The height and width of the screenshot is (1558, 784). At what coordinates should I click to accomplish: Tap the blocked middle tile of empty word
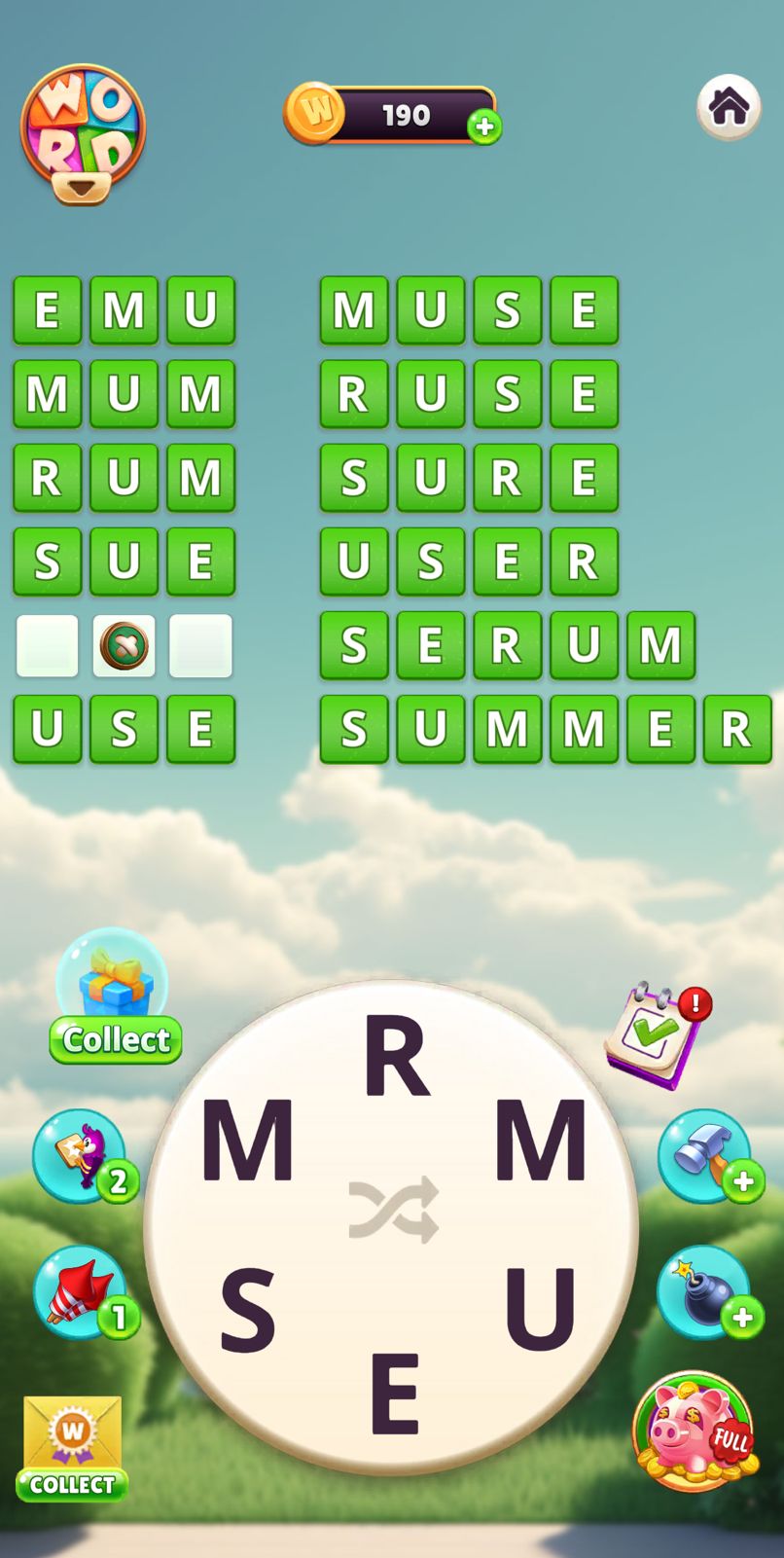coord(124,644)
